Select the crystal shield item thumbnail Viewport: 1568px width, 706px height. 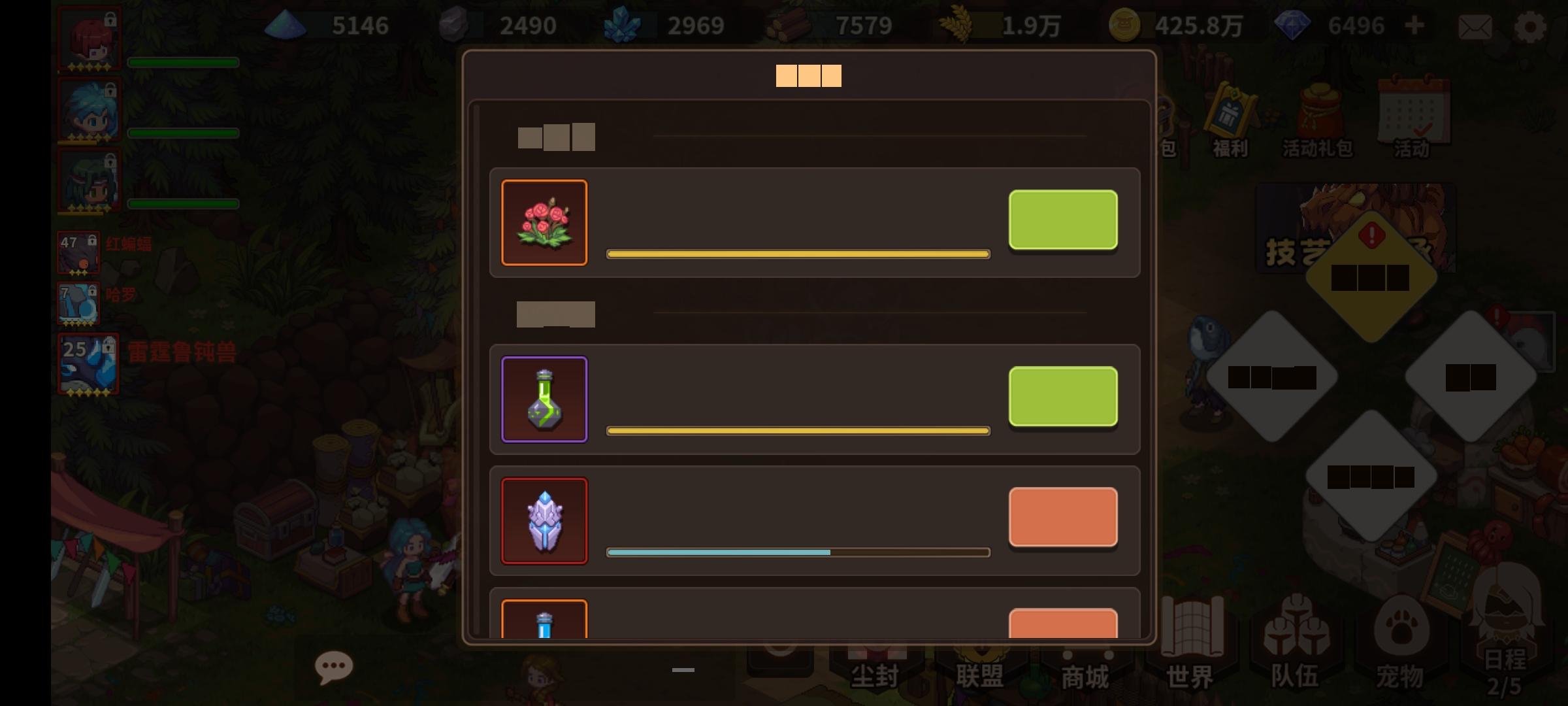coord(544,521)
